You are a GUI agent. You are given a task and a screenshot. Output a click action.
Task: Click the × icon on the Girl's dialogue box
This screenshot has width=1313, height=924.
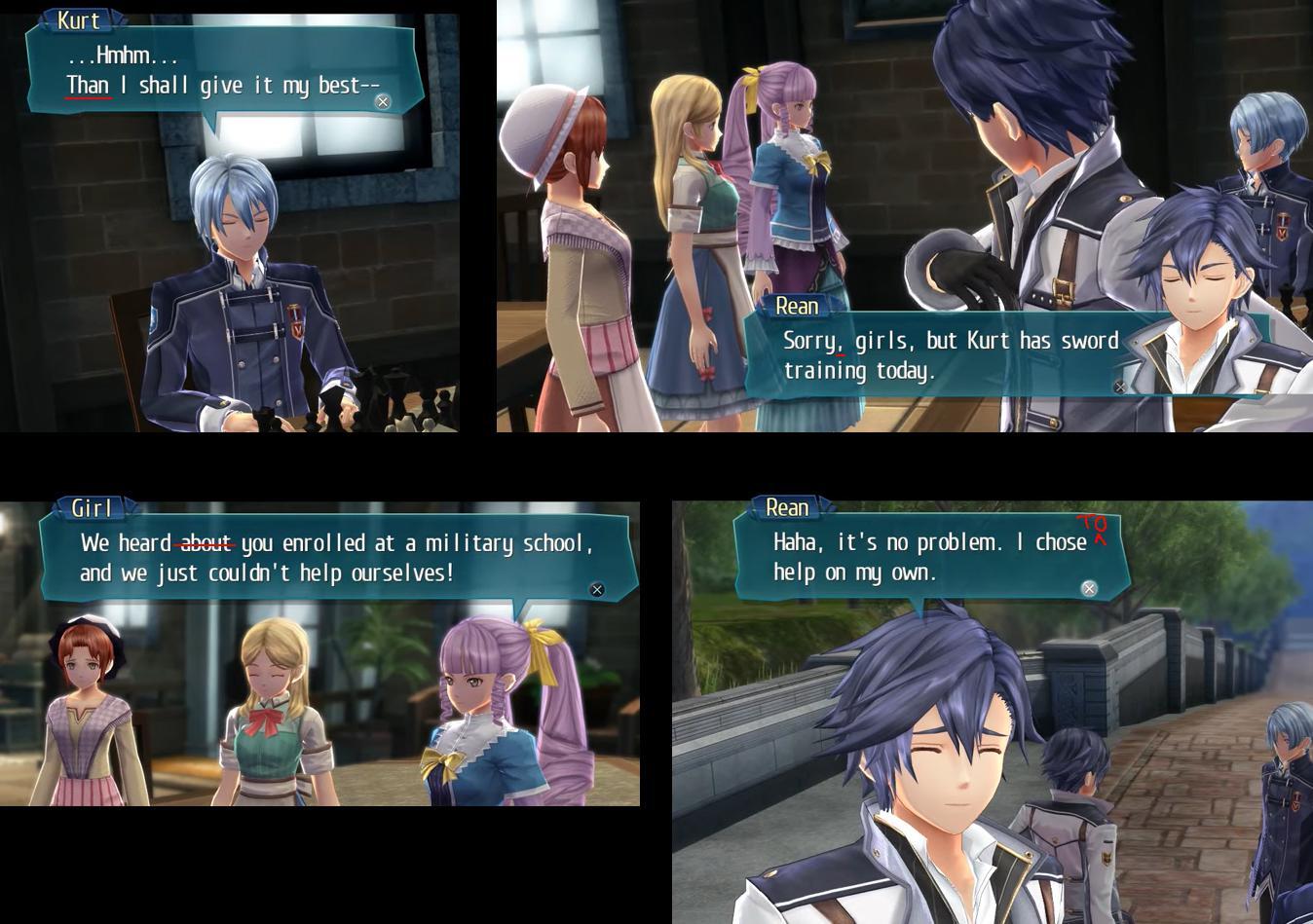coord(596,589)
